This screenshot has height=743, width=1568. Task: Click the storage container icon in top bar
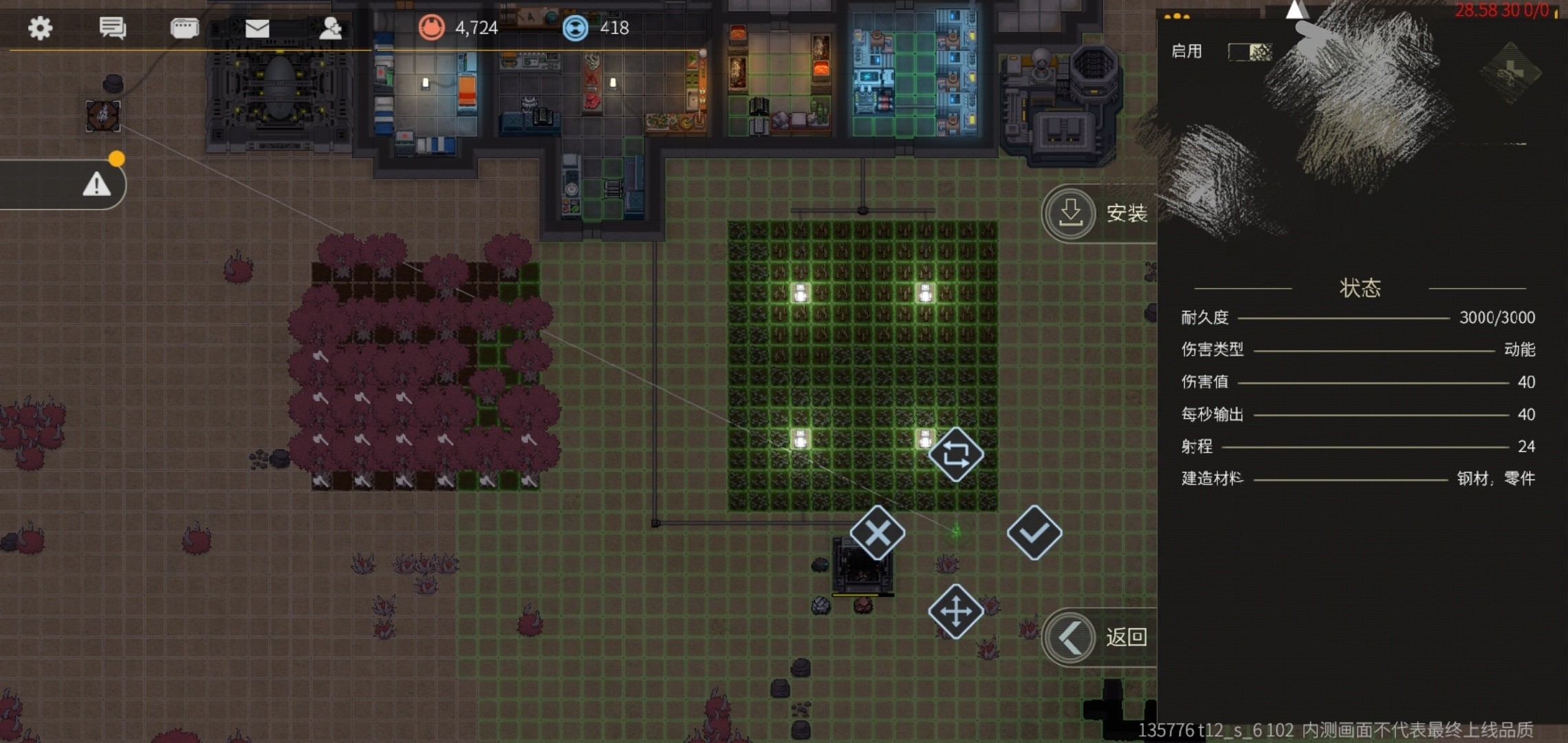pos(184,28)
